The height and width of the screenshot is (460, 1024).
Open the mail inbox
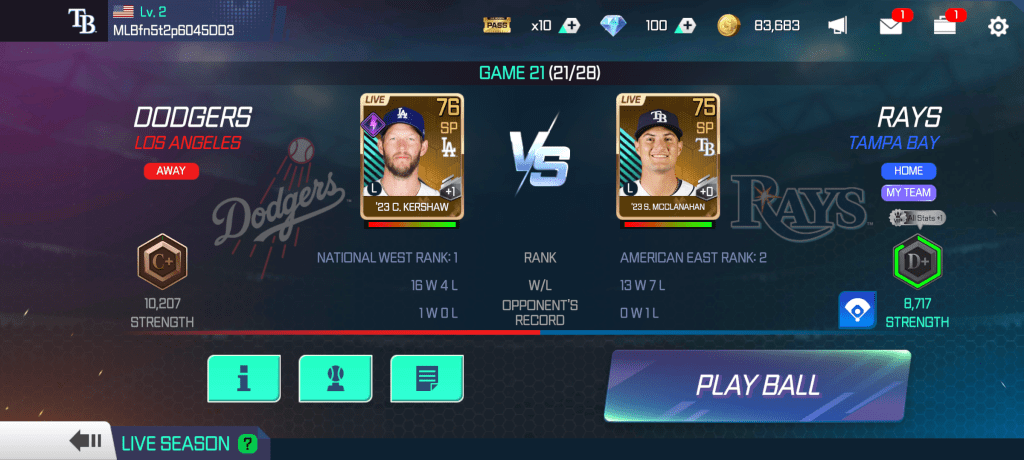(890, 26)
